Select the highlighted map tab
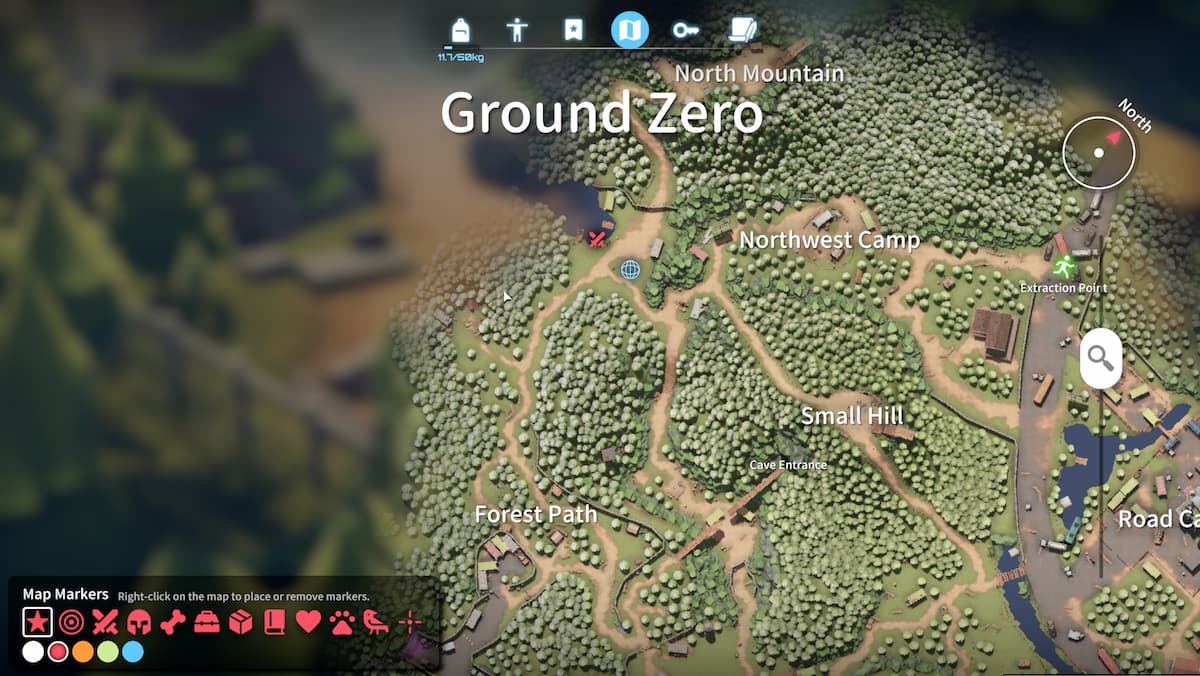 click(630, 29)
